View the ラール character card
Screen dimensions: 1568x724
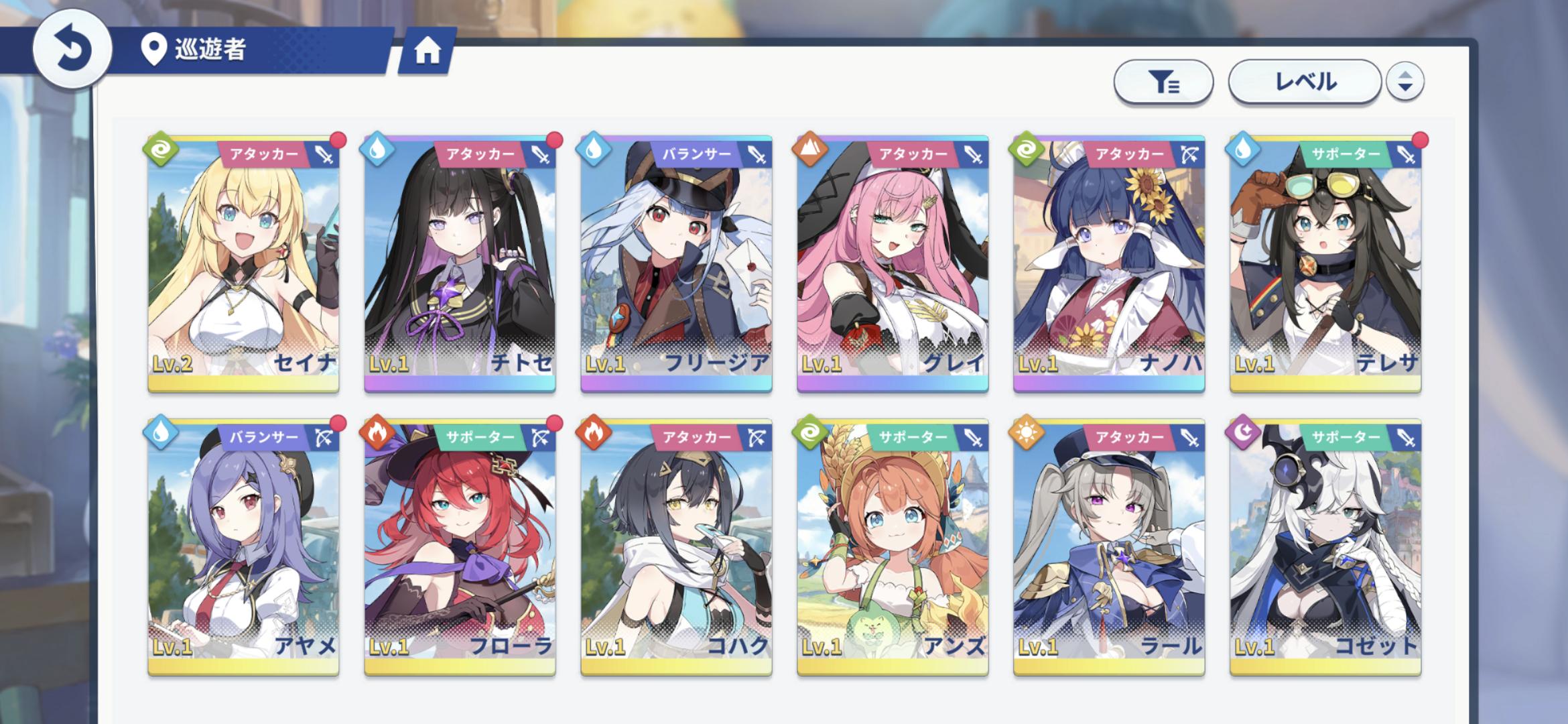(x=1109, y=547)
